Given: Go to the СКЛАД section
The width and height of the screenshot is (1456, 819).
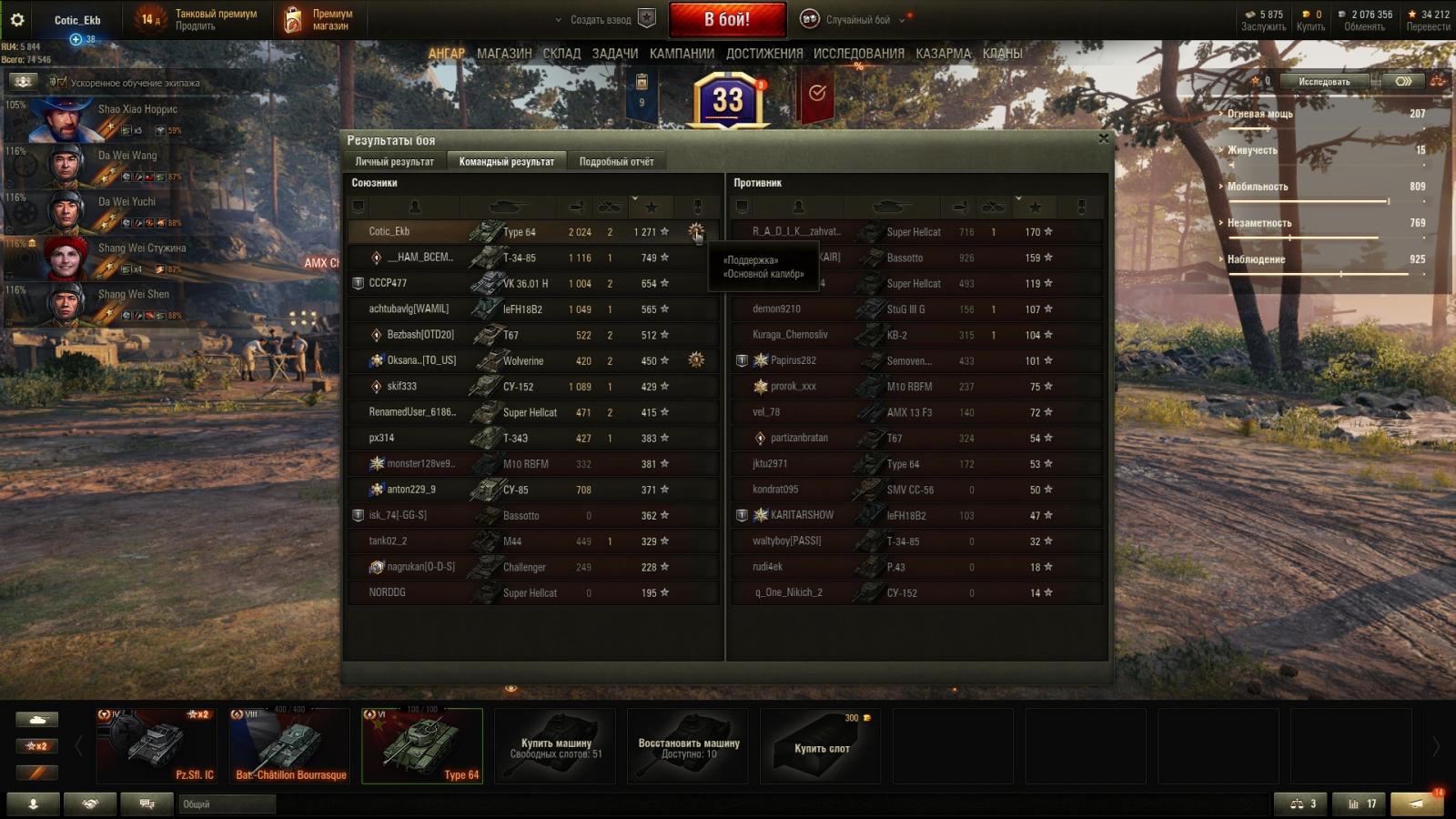Looking at the screenshot, I should [561, 54].
